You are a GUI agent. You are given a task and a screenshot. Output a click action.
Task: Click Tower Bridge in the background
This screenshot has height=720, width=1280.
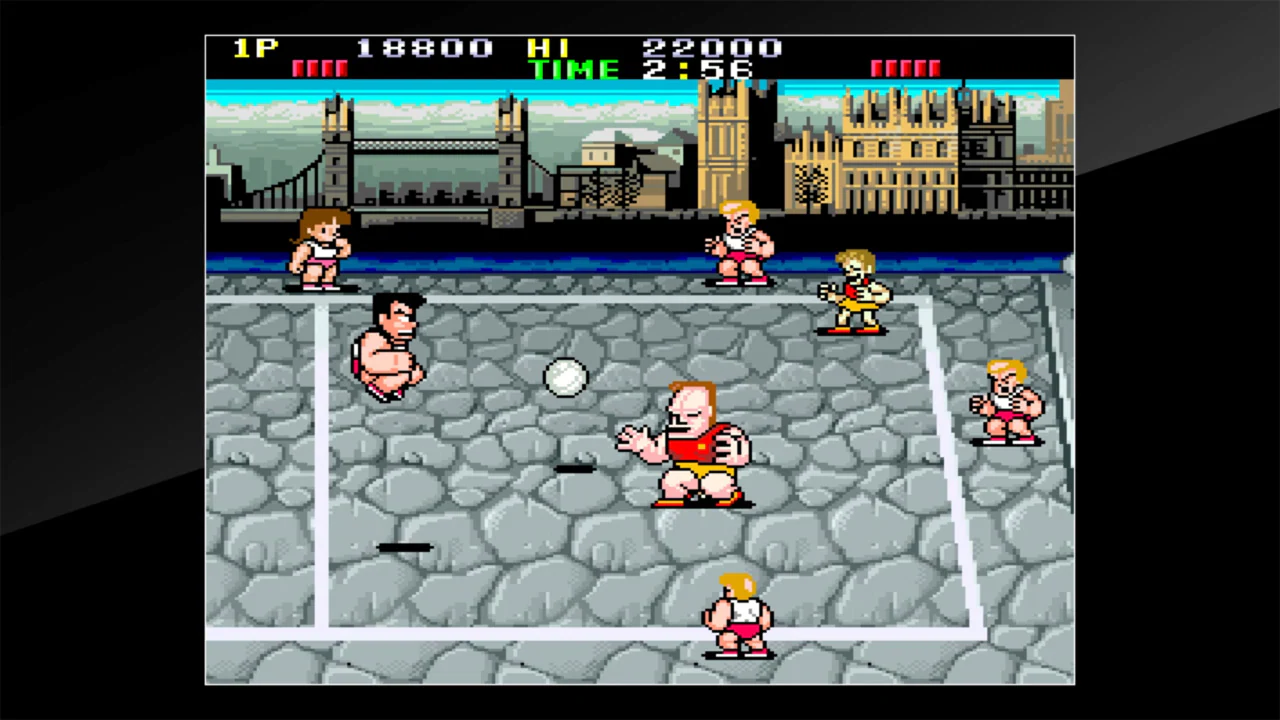tap(420, 150)
